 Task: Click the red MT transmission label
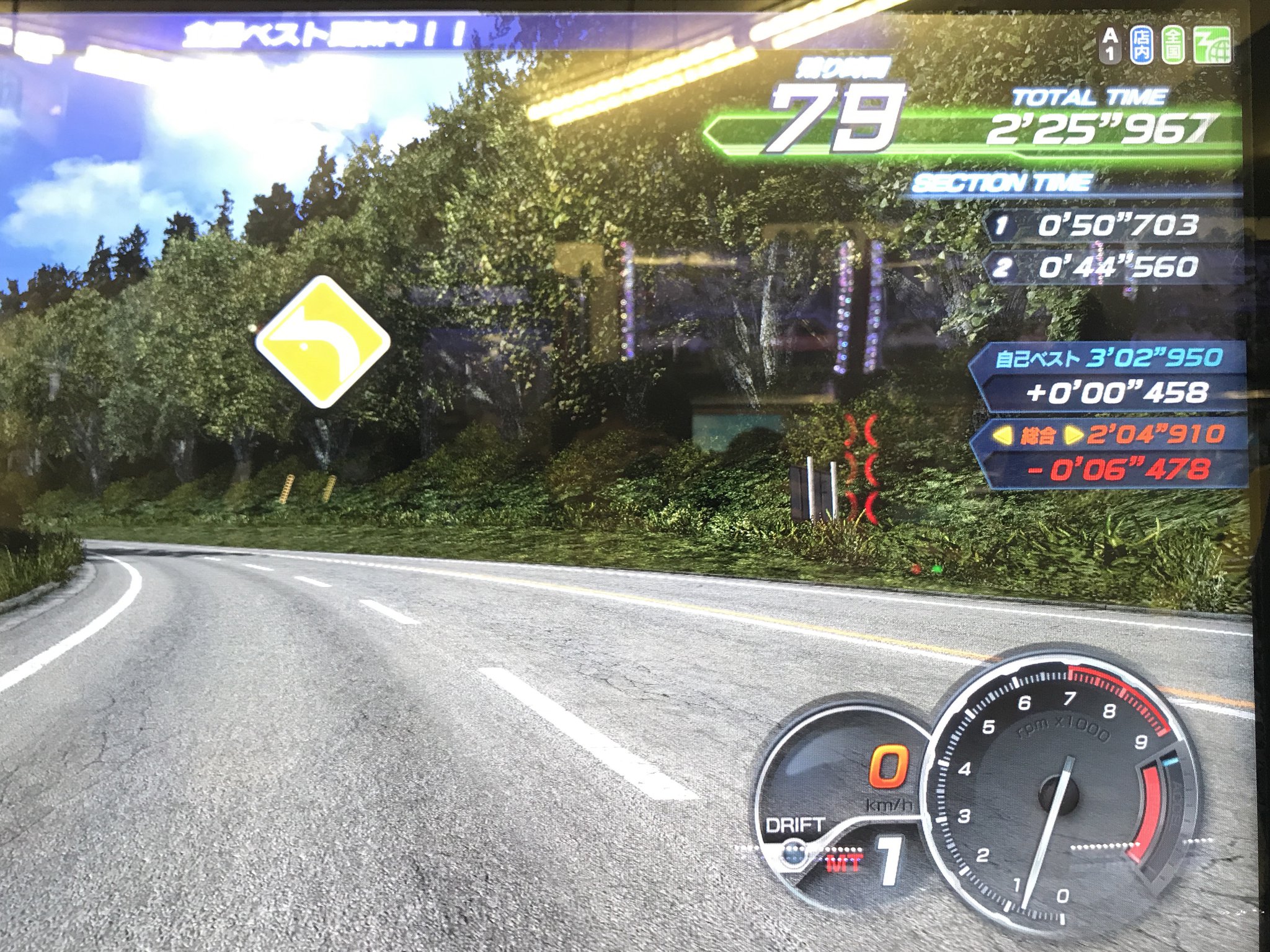click(843, 863)
